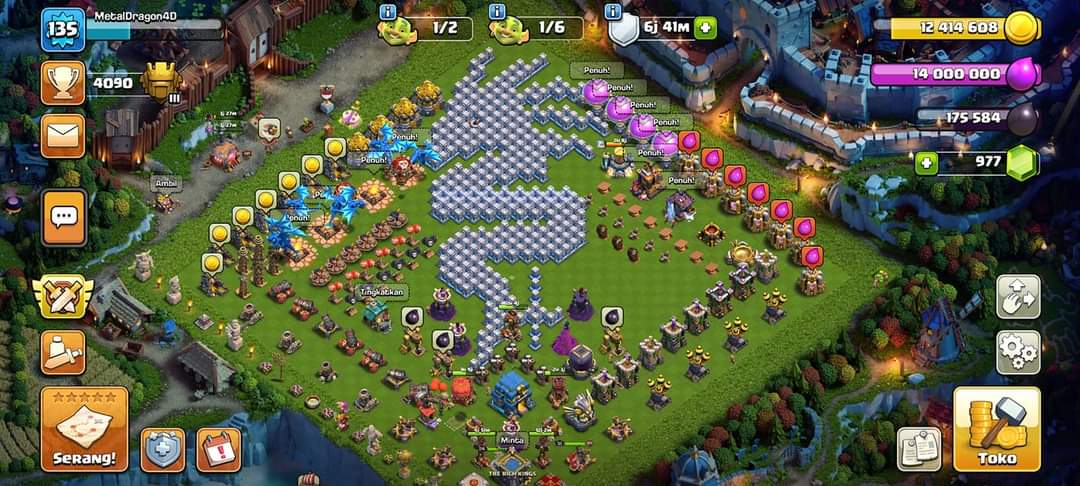Tap the shield info icon
Screen dimensions: 1080x486
click(613, 10)
